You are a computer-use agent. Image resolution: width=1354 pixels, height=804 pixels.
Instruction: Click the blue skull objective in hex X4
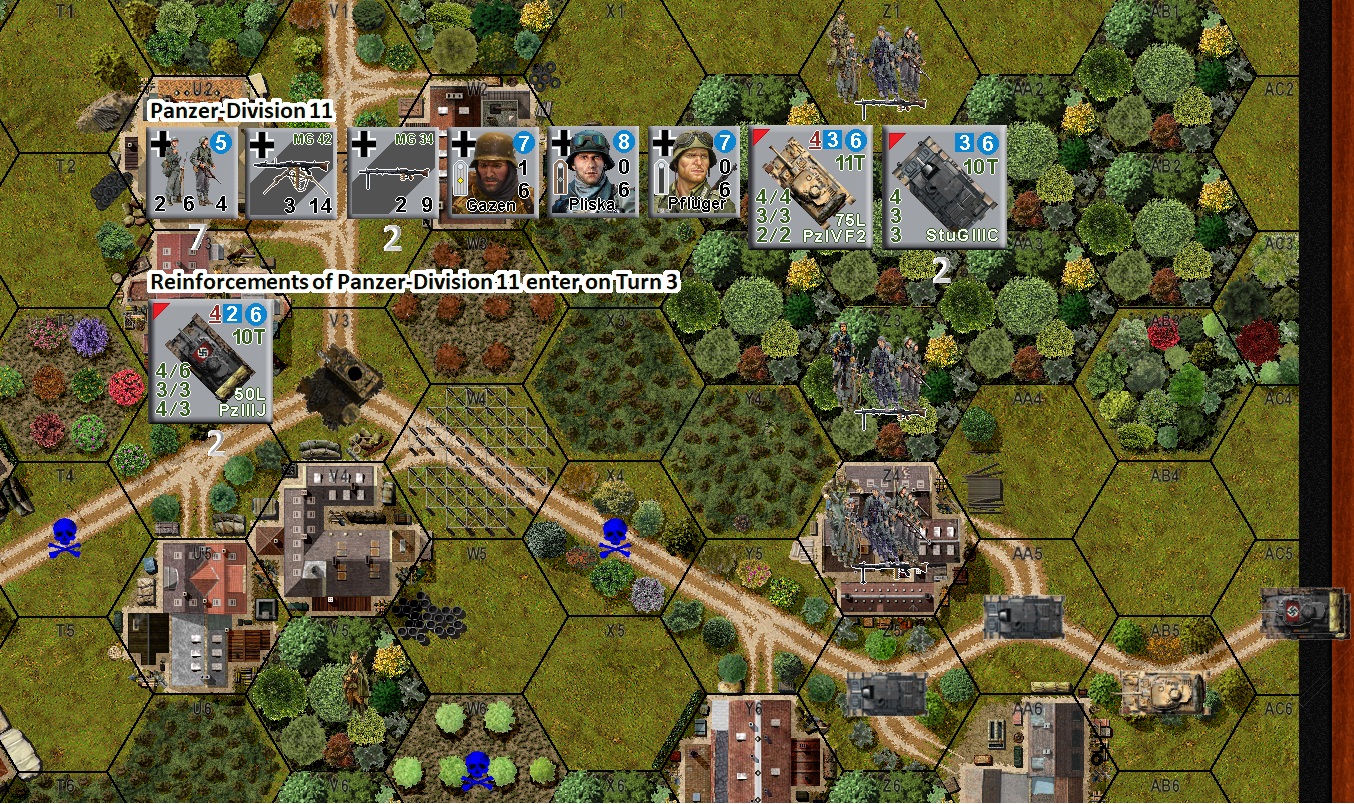point(614,537)
